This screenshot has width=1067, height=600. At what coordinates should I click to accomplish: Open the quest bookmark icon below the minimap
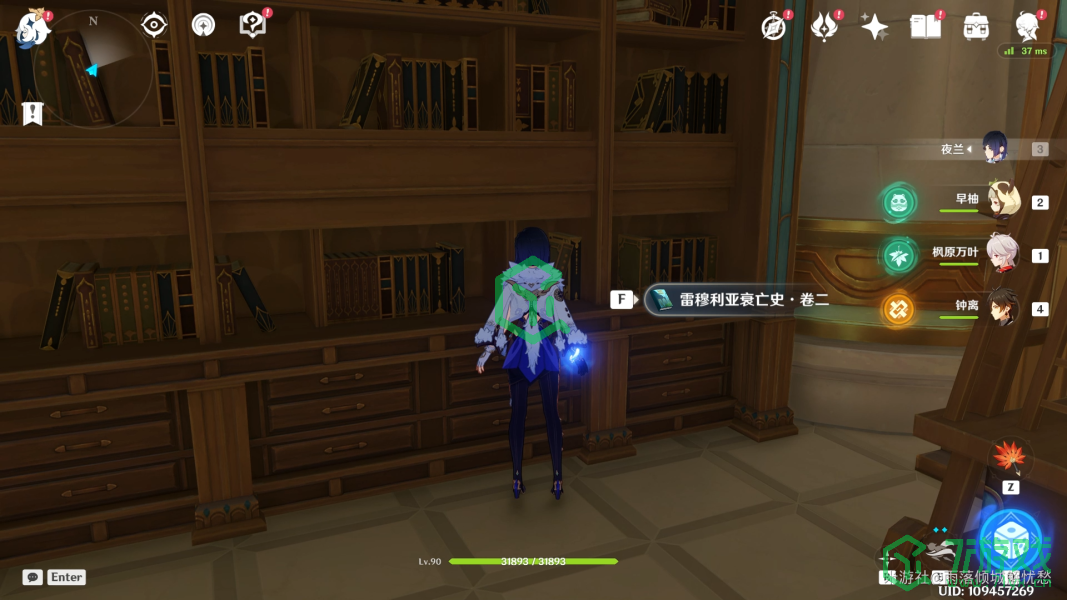point(32,113)
